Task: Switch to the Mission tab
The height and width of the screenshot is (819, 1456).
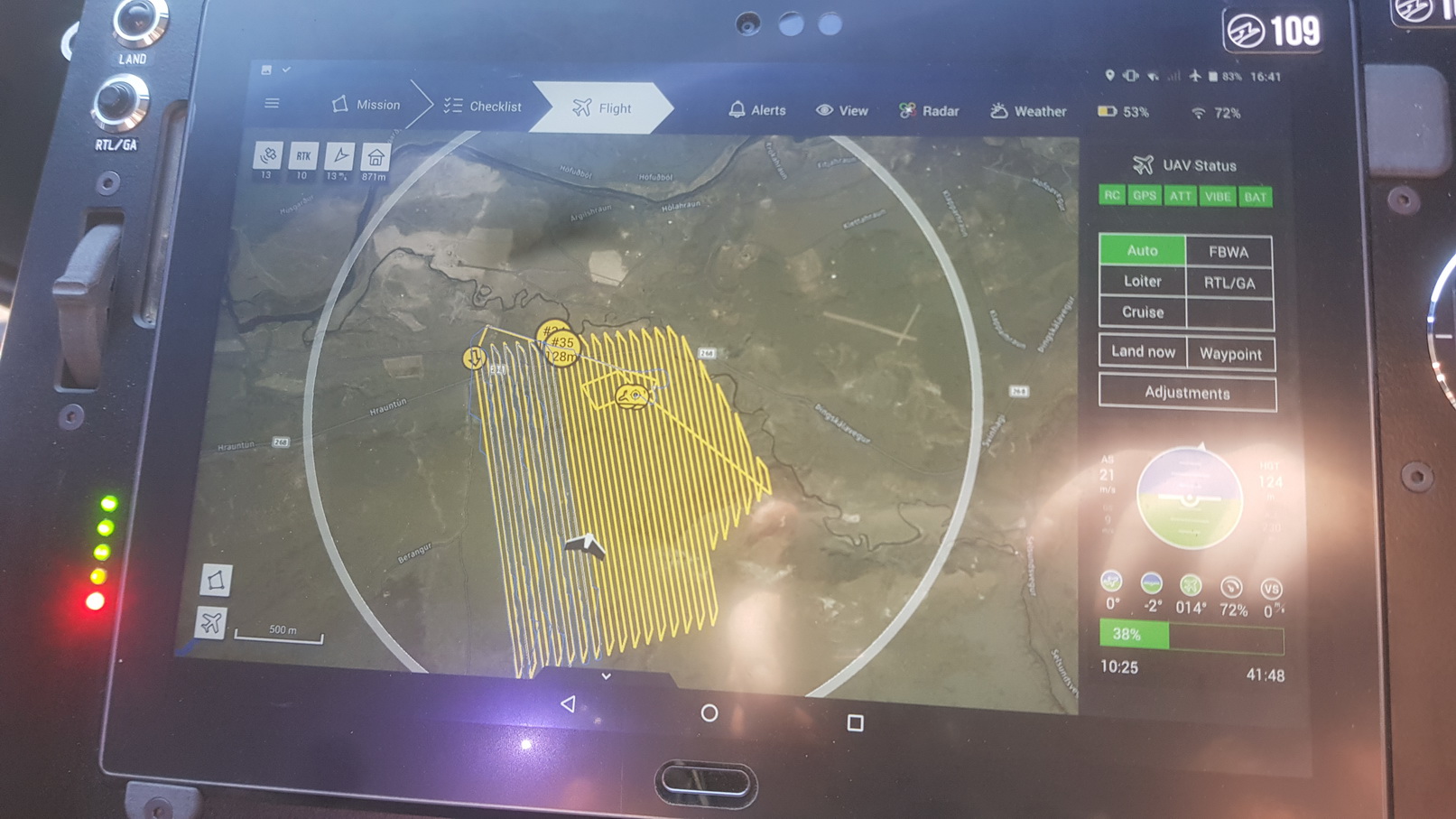Action: [x=366, y=105]
